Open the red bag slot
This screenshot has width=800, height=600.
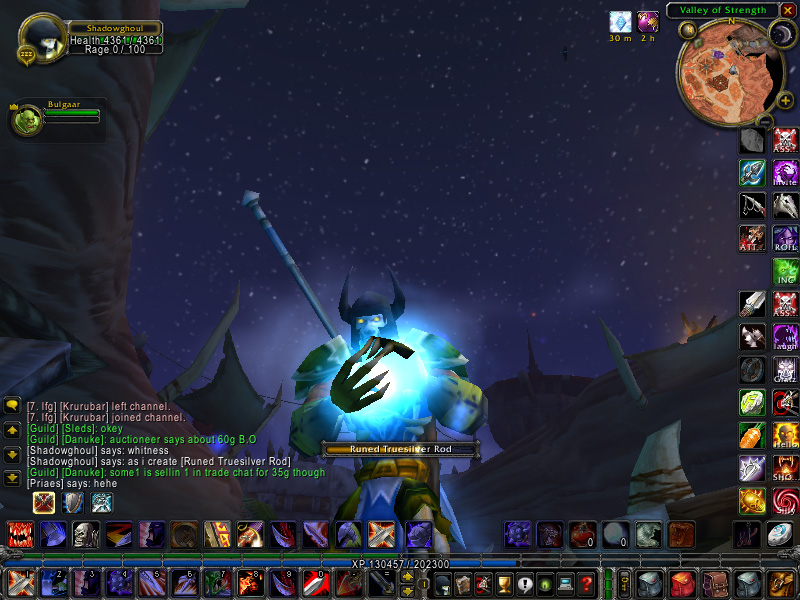[x=684, y=583]
